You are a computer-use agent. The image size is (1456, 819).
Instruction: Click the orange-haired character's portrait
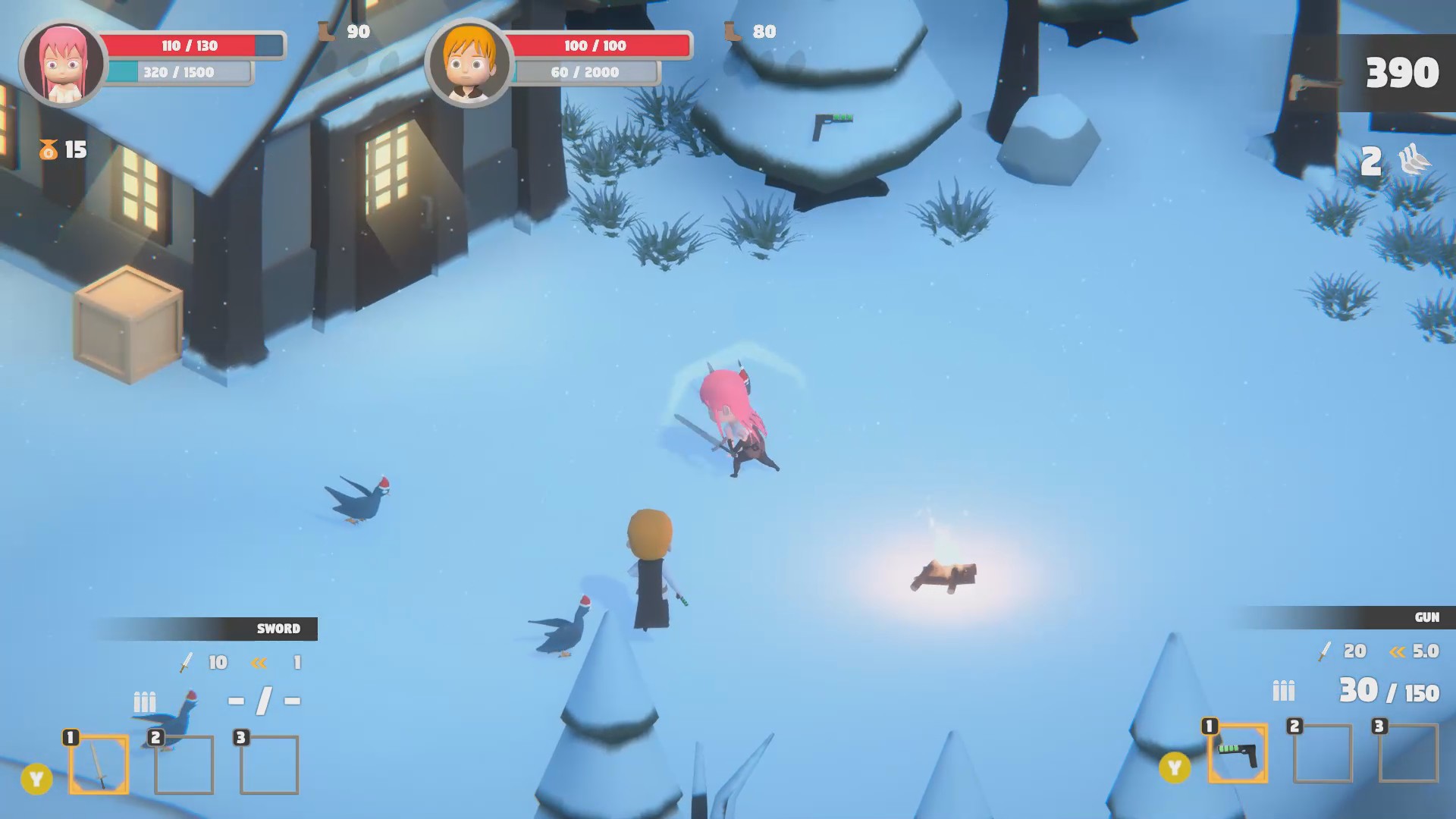tap(470, 59)
